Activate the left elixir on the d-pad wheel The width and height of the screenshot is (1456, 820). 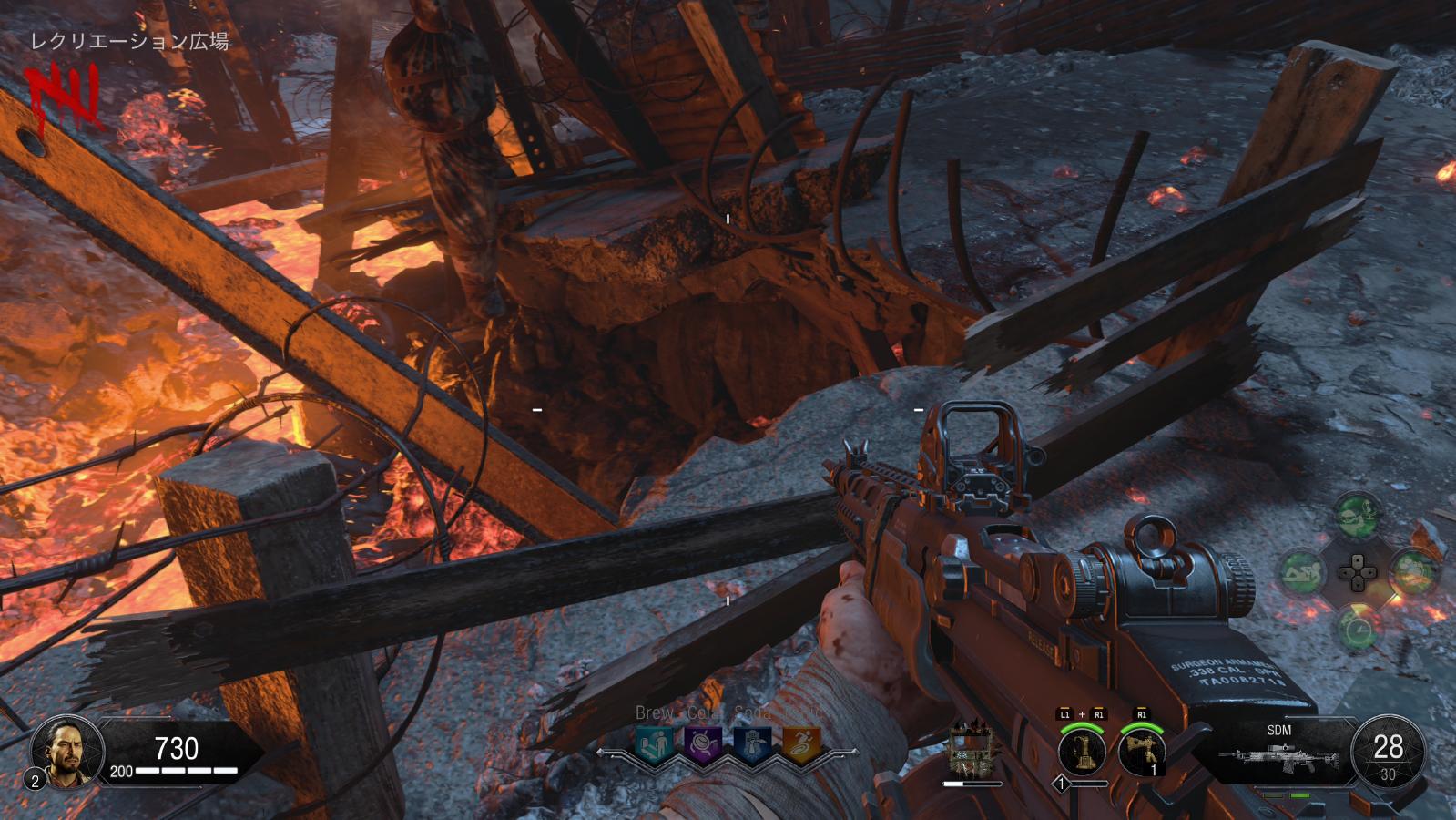(1303, 573)
